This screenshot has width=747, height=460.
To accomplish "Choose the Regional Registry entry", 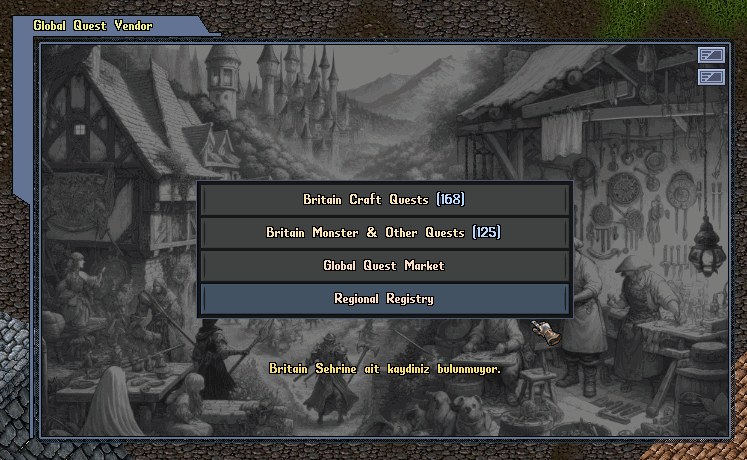I will pos(384,299).
